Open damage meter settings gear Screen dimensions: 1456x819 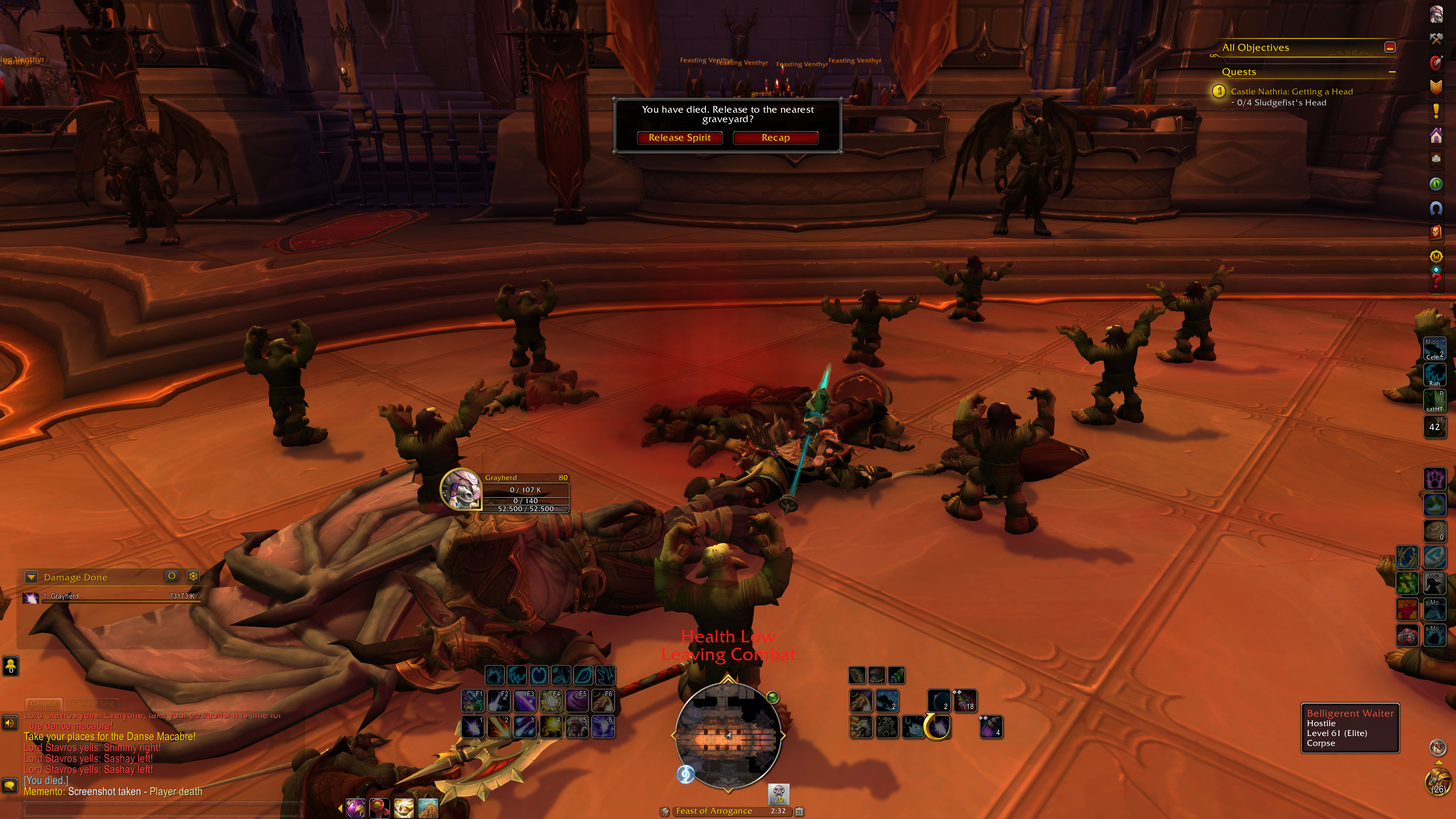193,576
